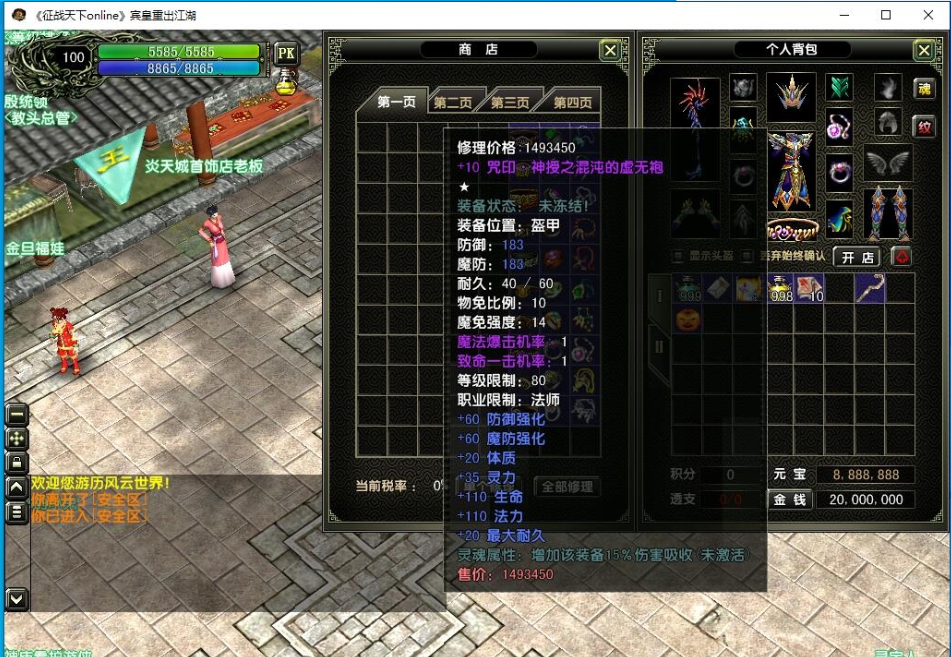Close the 个人背包 inventory window

[923, 51]
